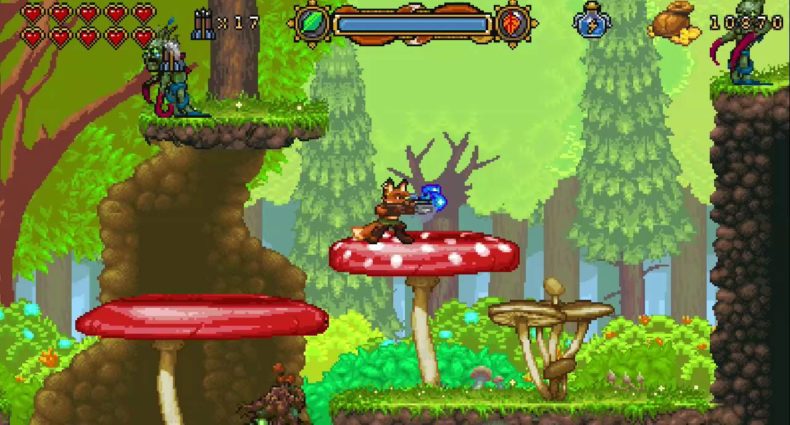This screenshot has width=790, height=425.
Task: Use the blue lightning potion icon
Action: (590, 22)
